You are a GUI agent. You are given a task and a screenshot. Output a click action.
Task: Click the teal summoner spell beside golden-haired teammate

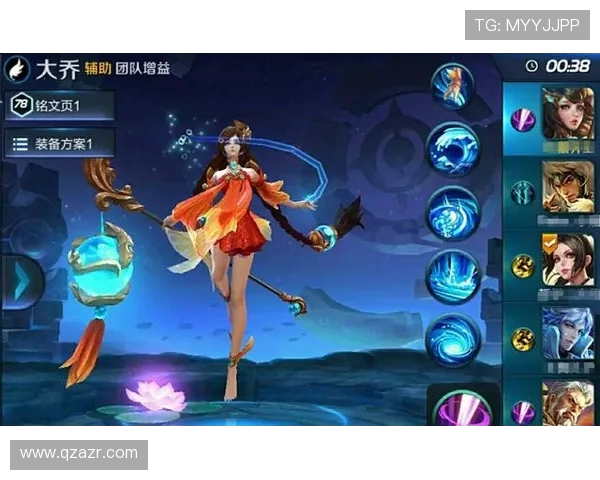(523, 192)
